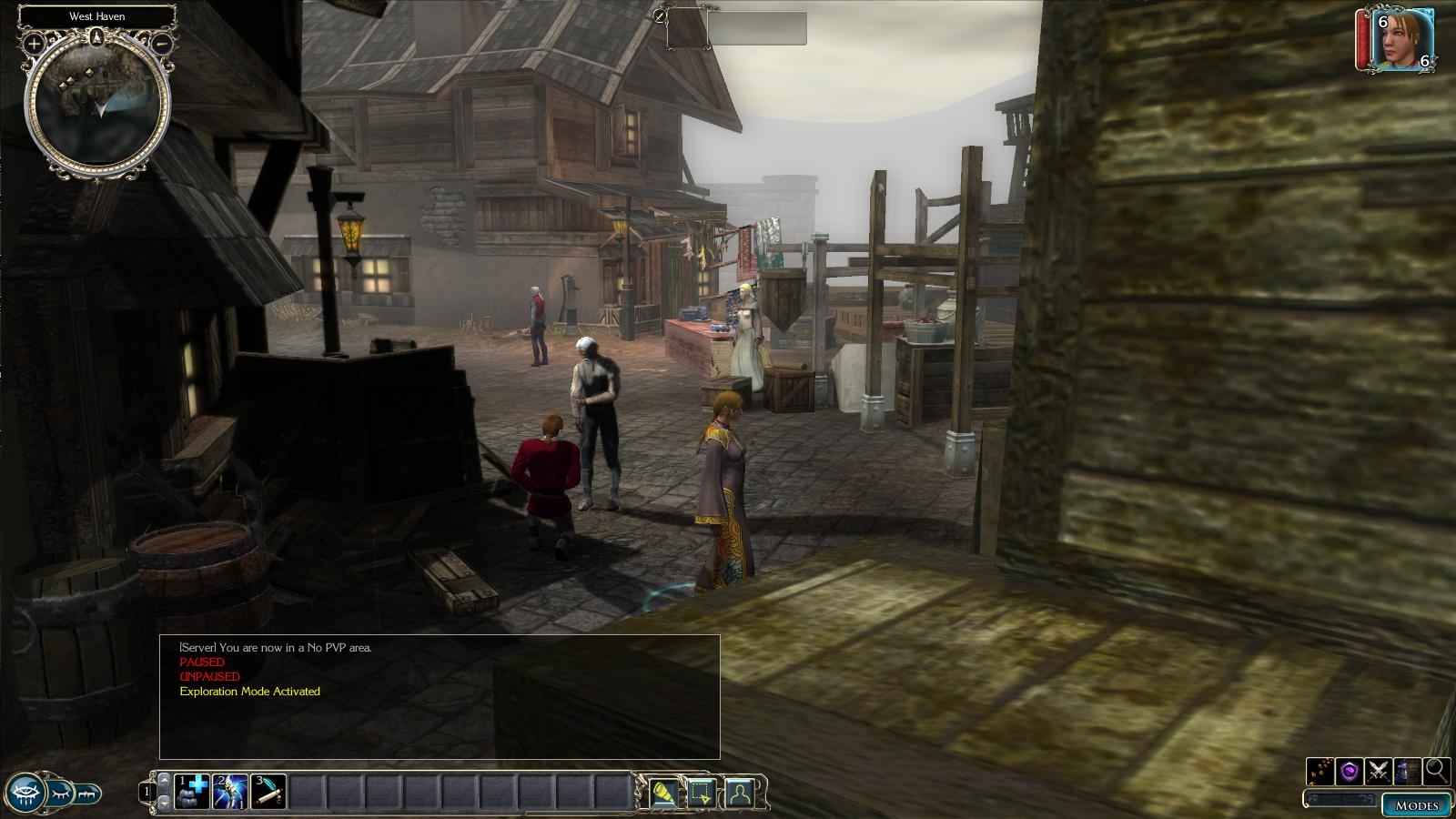1456x819 pixels.
Task: Toggle the magnifying glass search mode
Action: click(x=1437, y=771)
